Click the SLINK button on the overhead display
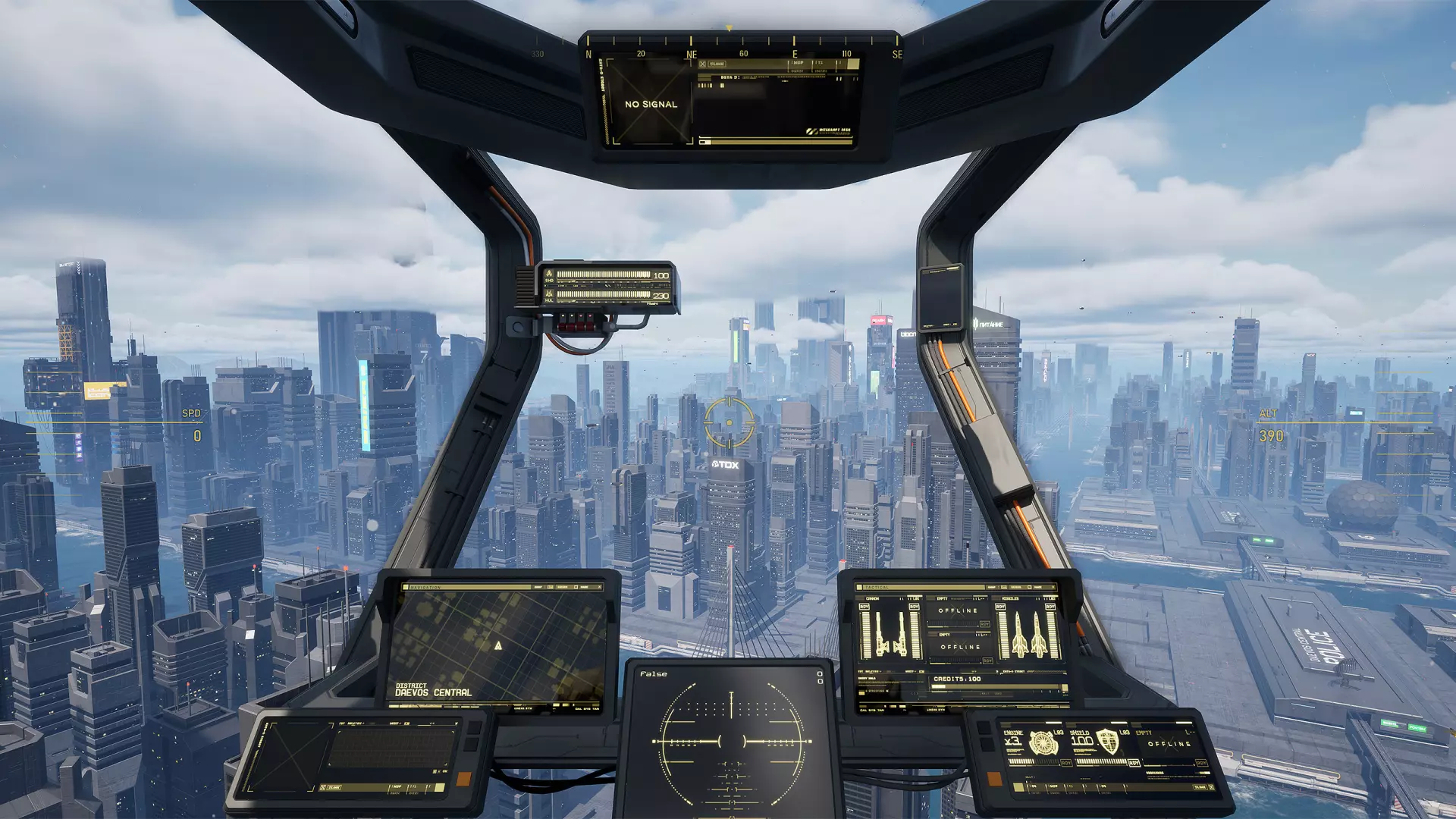Image resolution: width=1456 pixels, height=819 pixels. [717, 64]
